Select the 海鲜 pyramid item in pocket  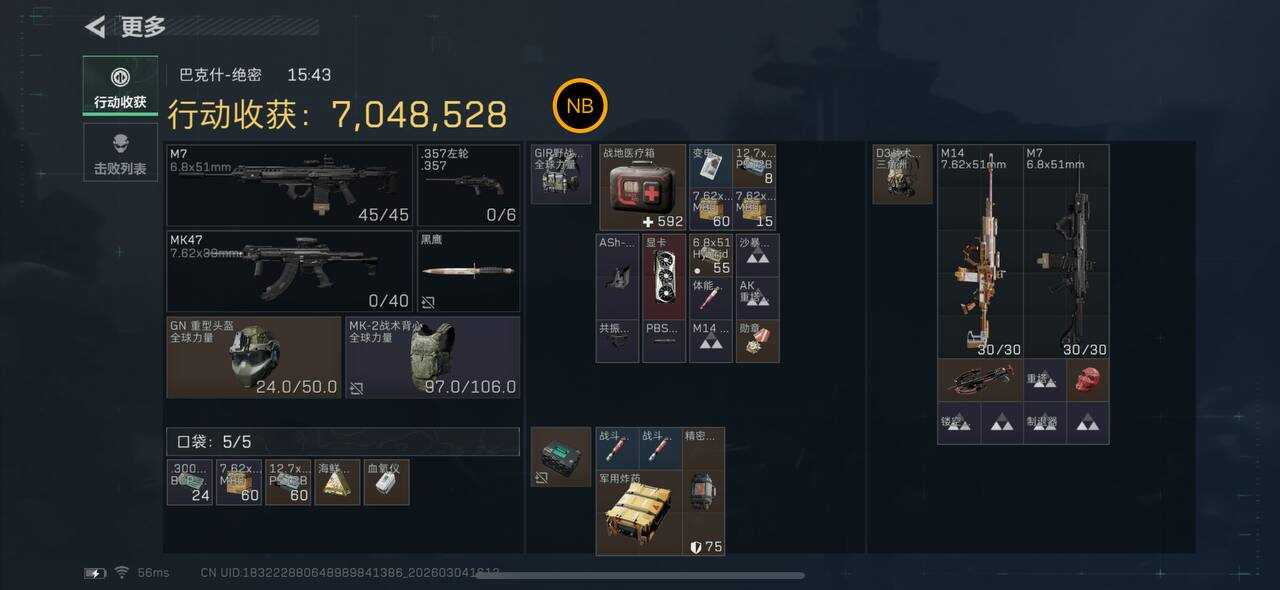coord(337,482)
